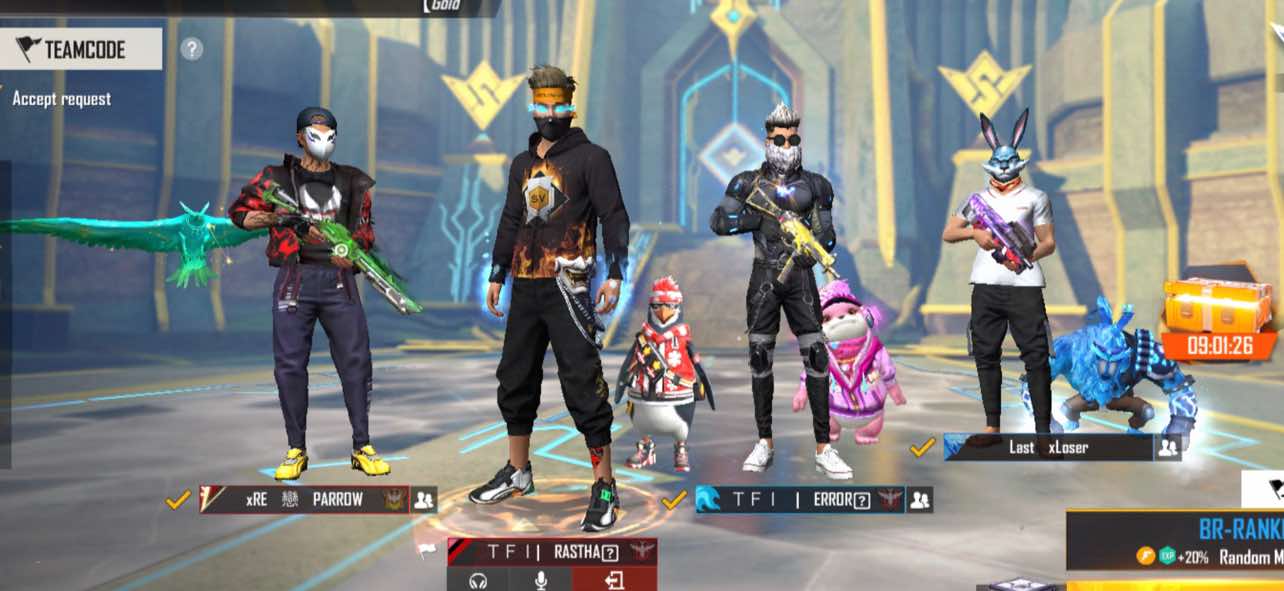Open xRE PARROW's friend profile icon
Image resolution: width=1284 pixels, height=591 pixels.
(424, 499)
